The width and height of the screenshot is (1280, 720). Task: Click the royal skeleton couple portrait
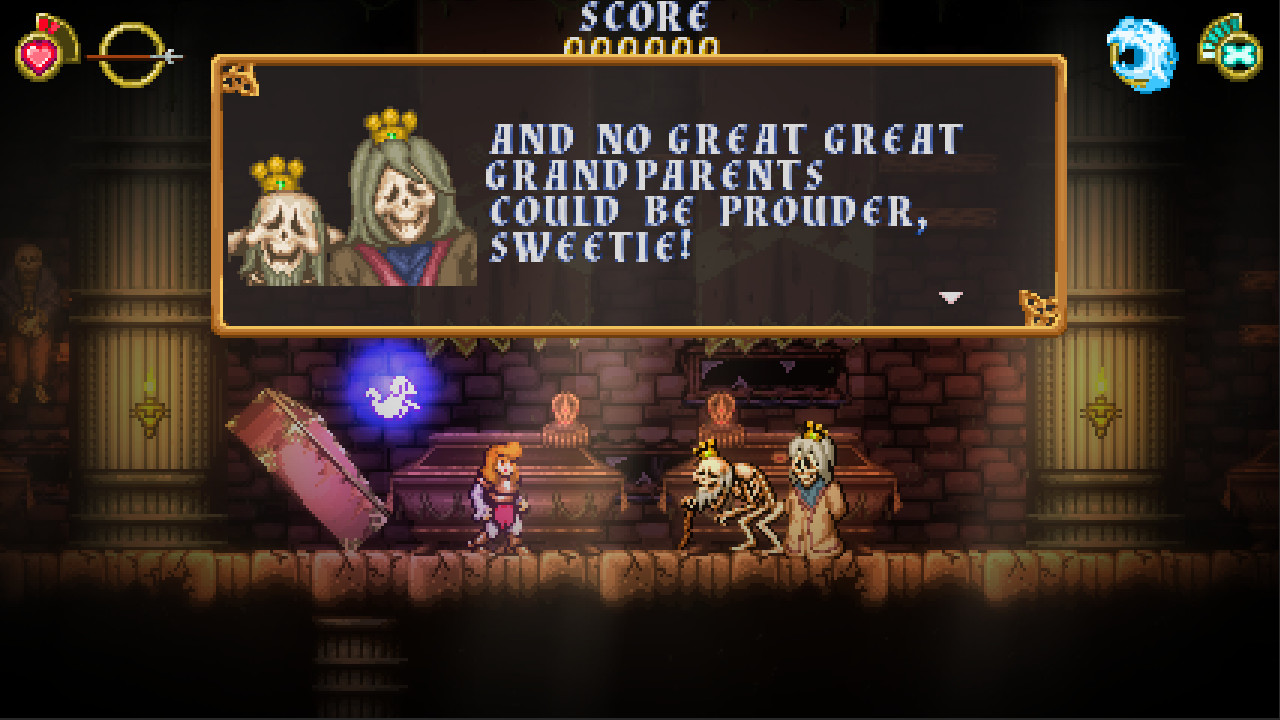point(345,195)
